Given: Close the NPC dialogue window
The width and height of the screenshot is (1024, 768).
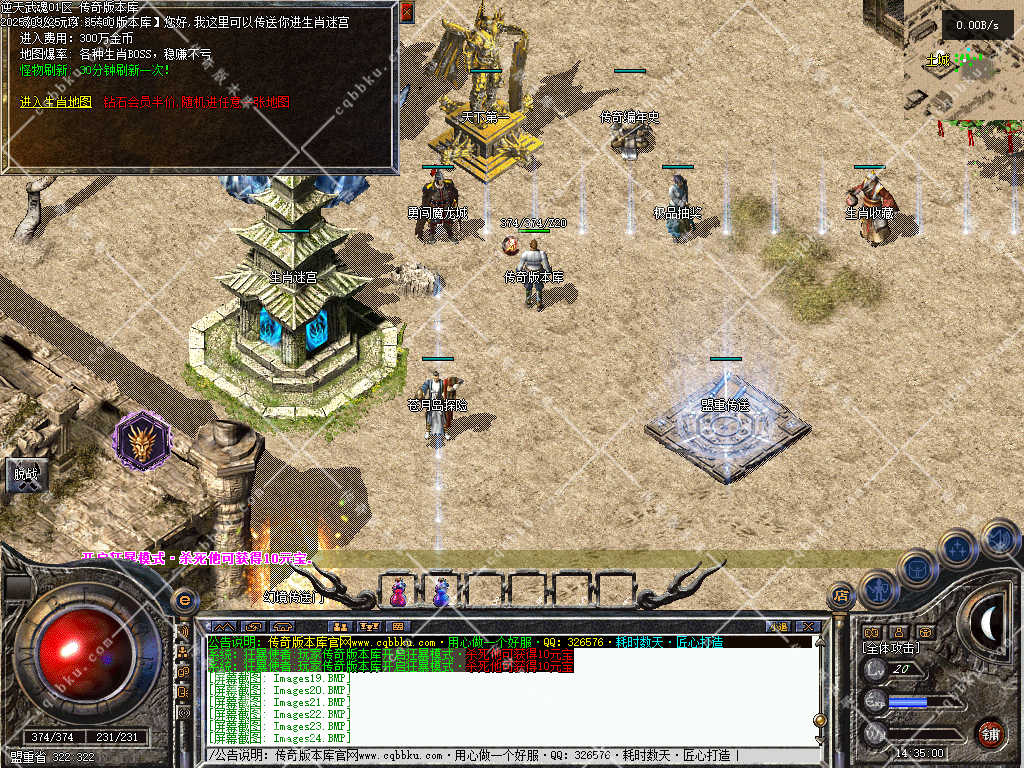Looking at the screenshot, I should pyautogui.click(x=406, y=12).
